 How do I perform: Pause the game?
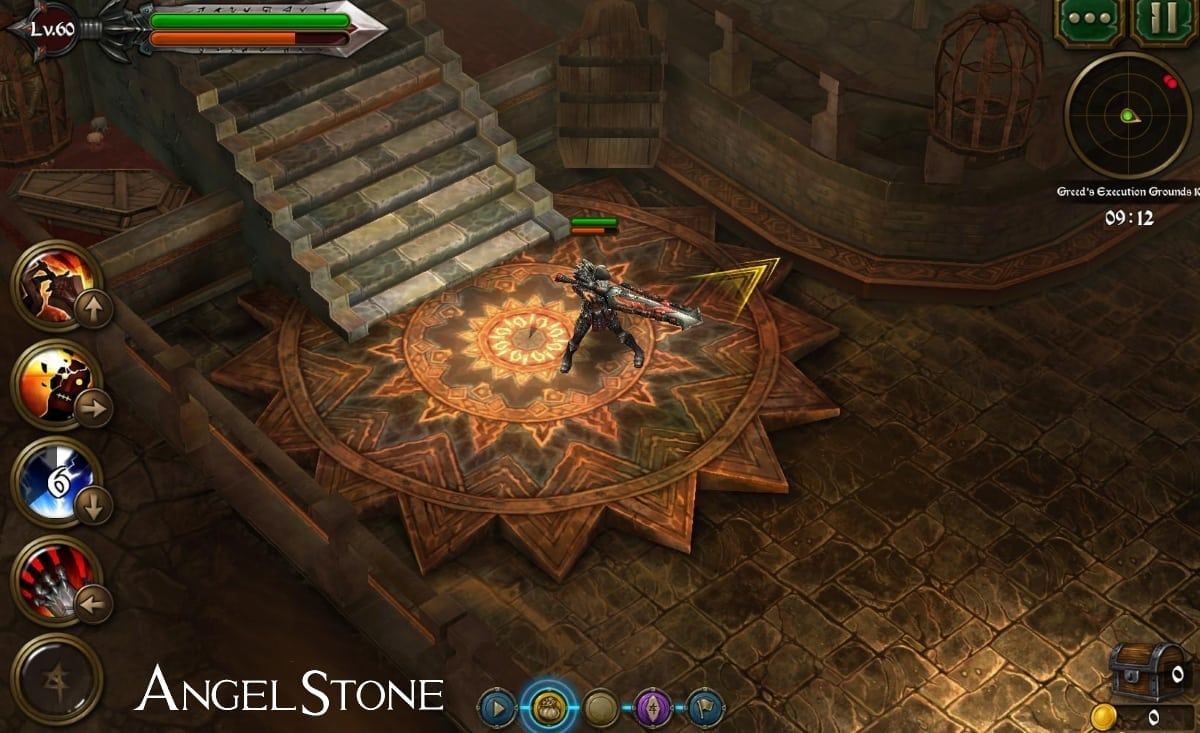(x=1164, y=21)
